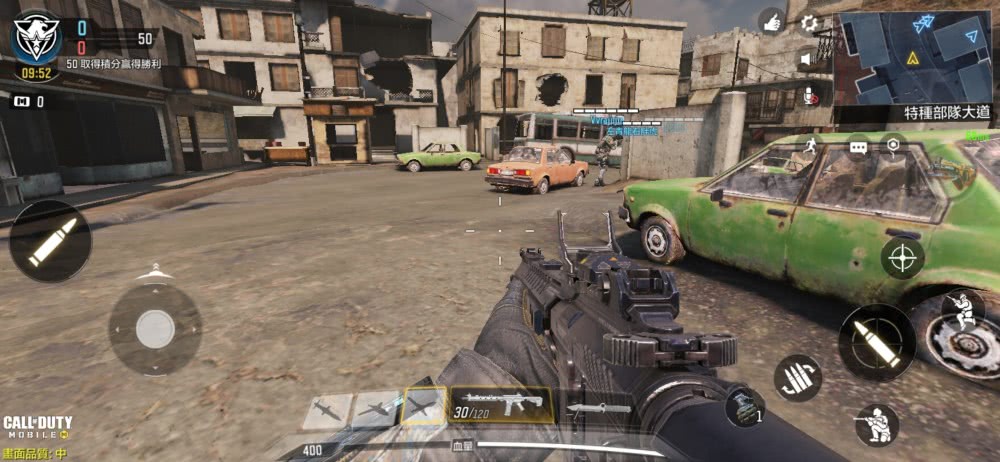The width and height of the screenshot is (1000, 462).
Task: Tap the crosshair aim-down-sights button
Action: [902, 257]
